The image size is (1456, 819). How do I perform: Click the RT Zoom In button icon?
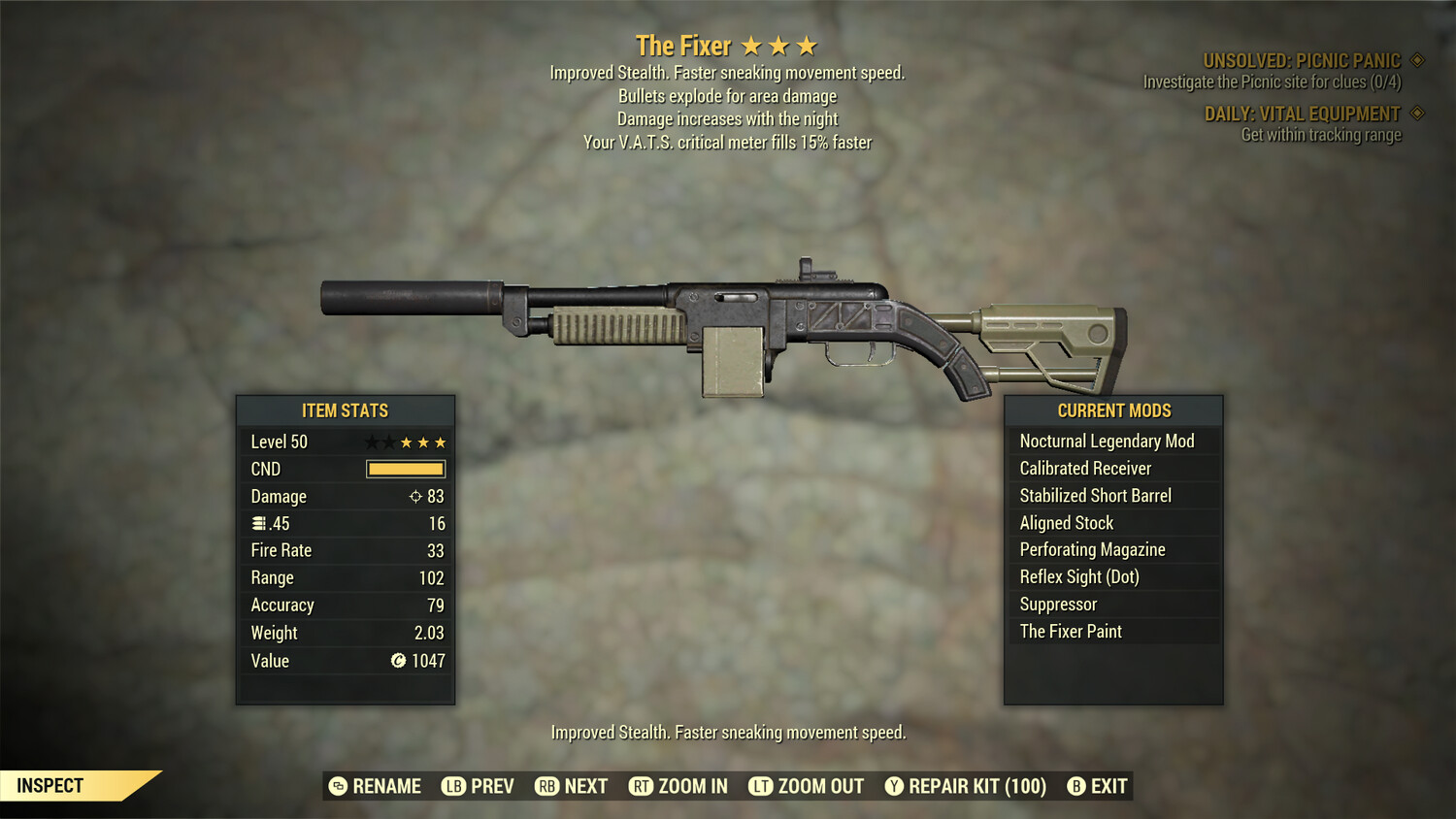[x=642, y=786]
